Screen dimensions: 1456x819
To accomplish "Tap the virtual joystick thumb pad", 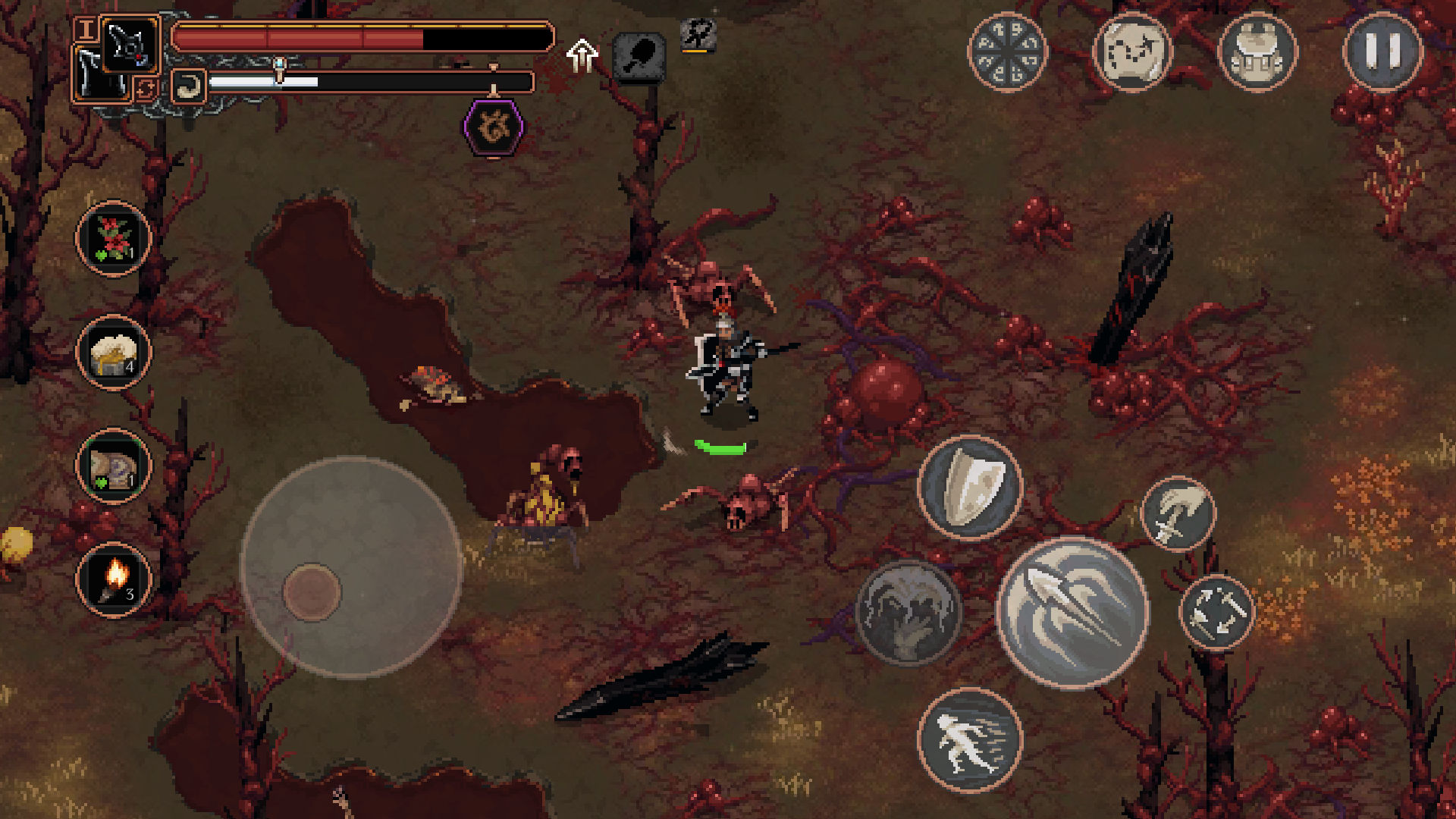I will (312, 591).
